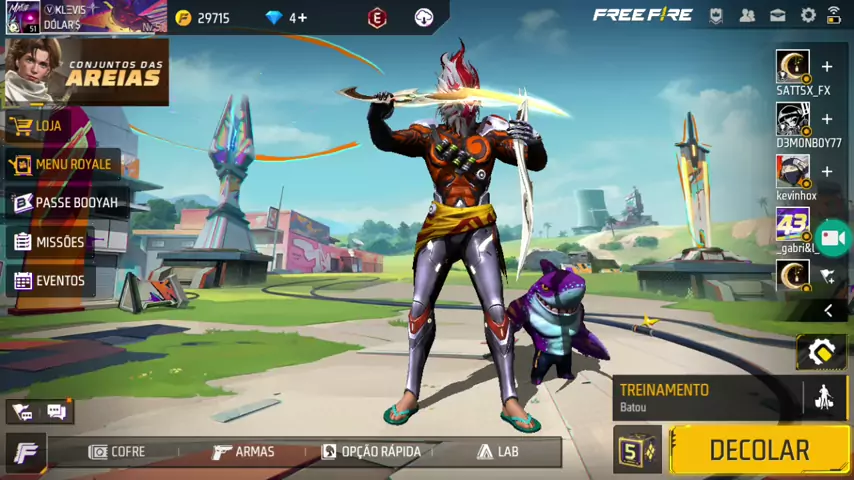Change the TREINAMENTO game mode
The image size is (854, 480).
[705, 397]
